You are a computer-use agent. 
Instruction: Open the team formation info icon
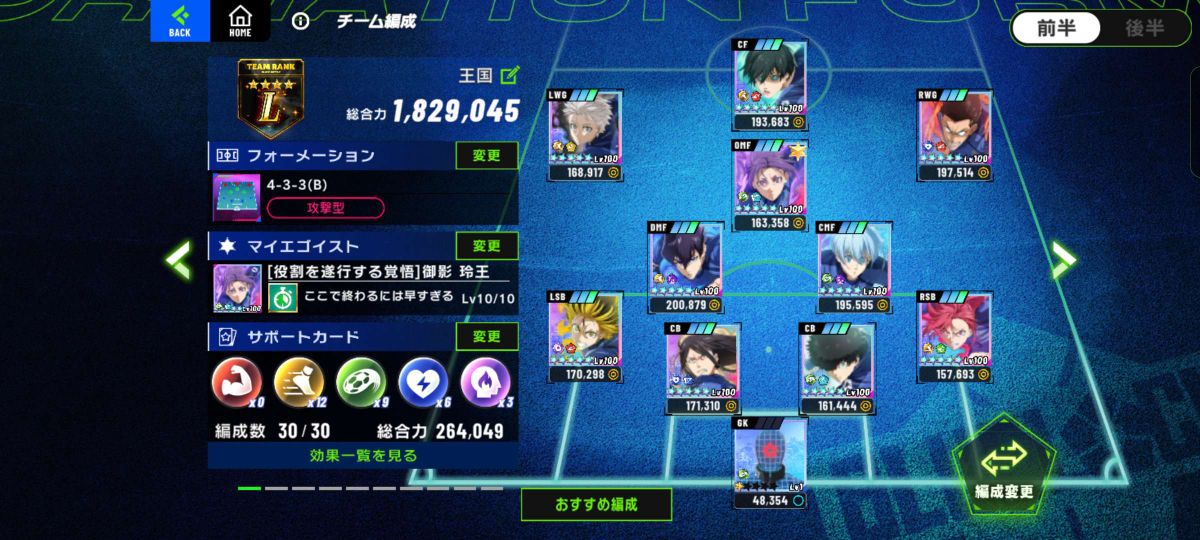[300, 21]
